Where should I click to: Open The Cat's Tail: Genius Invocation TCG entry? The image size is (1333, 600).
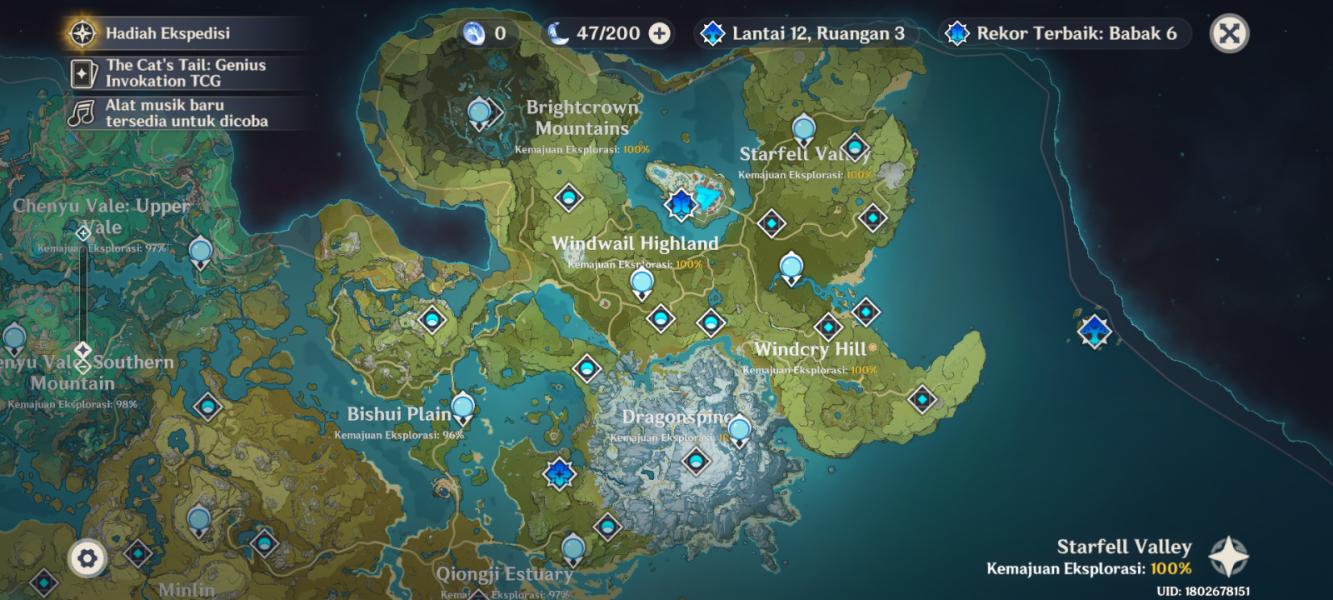(x=185, y=72)
